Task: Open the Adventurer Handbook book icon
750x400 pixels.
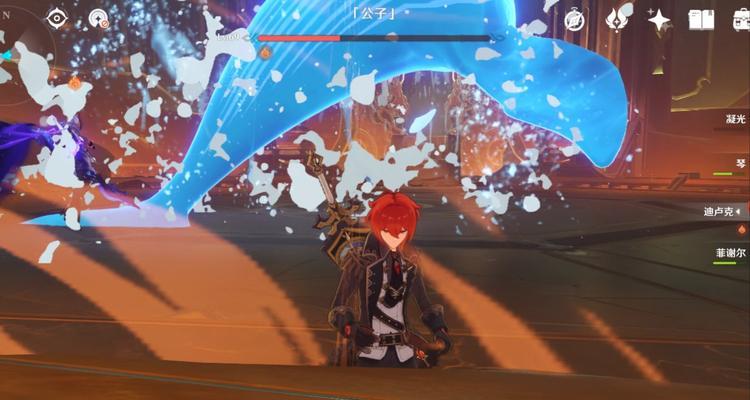Action: point(701,19)
